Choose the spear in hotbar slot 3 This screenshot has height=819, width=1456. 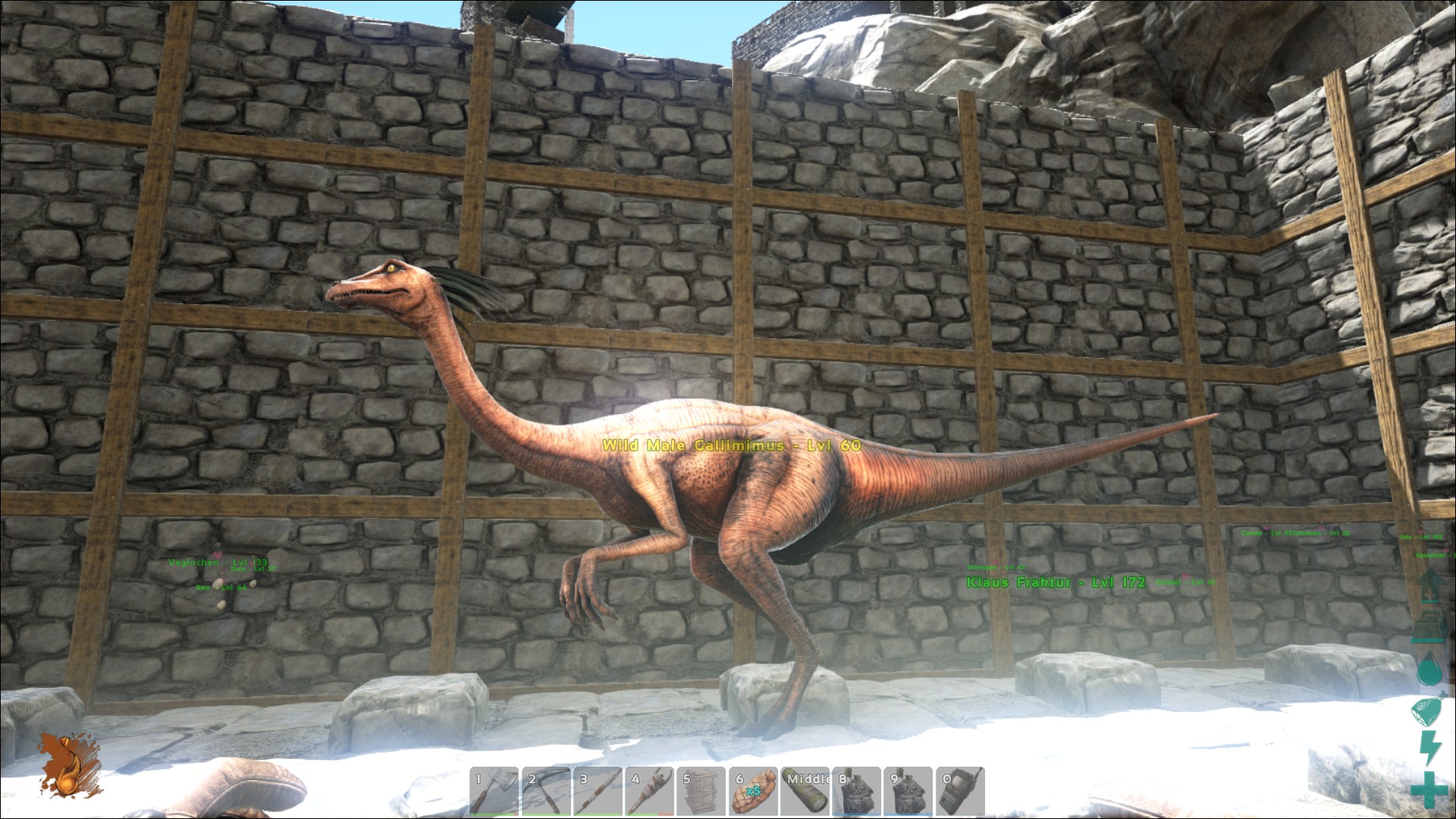click(x=598, y=792)
